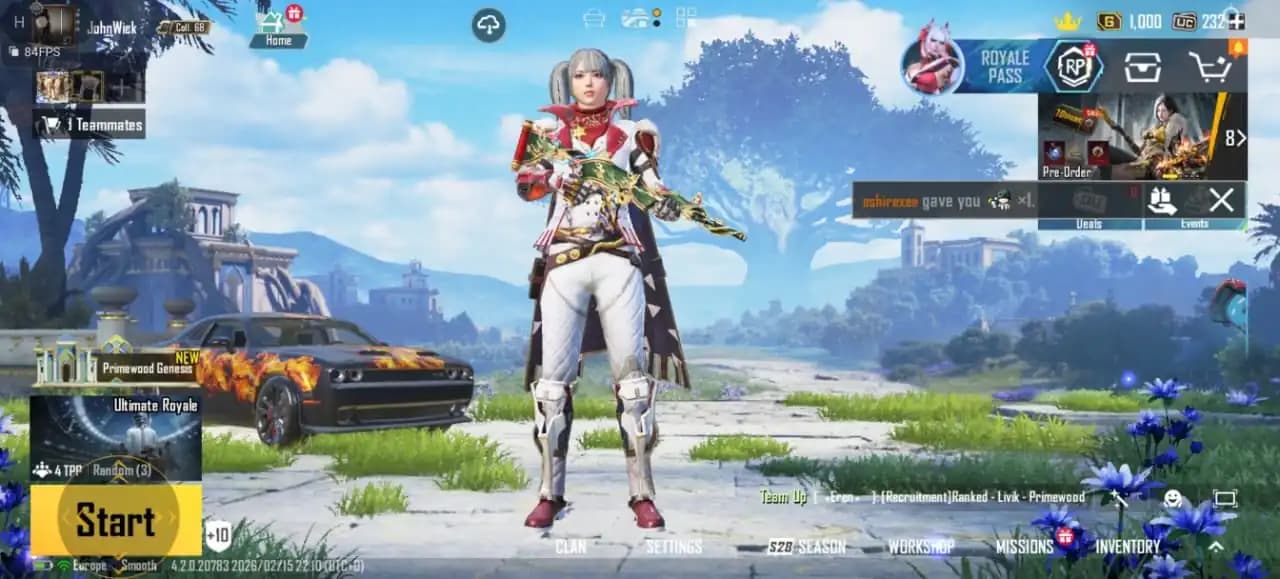Viewport: 1280px width, 579px height.
Task: Go to the Home button
Action: pos(278,28)
